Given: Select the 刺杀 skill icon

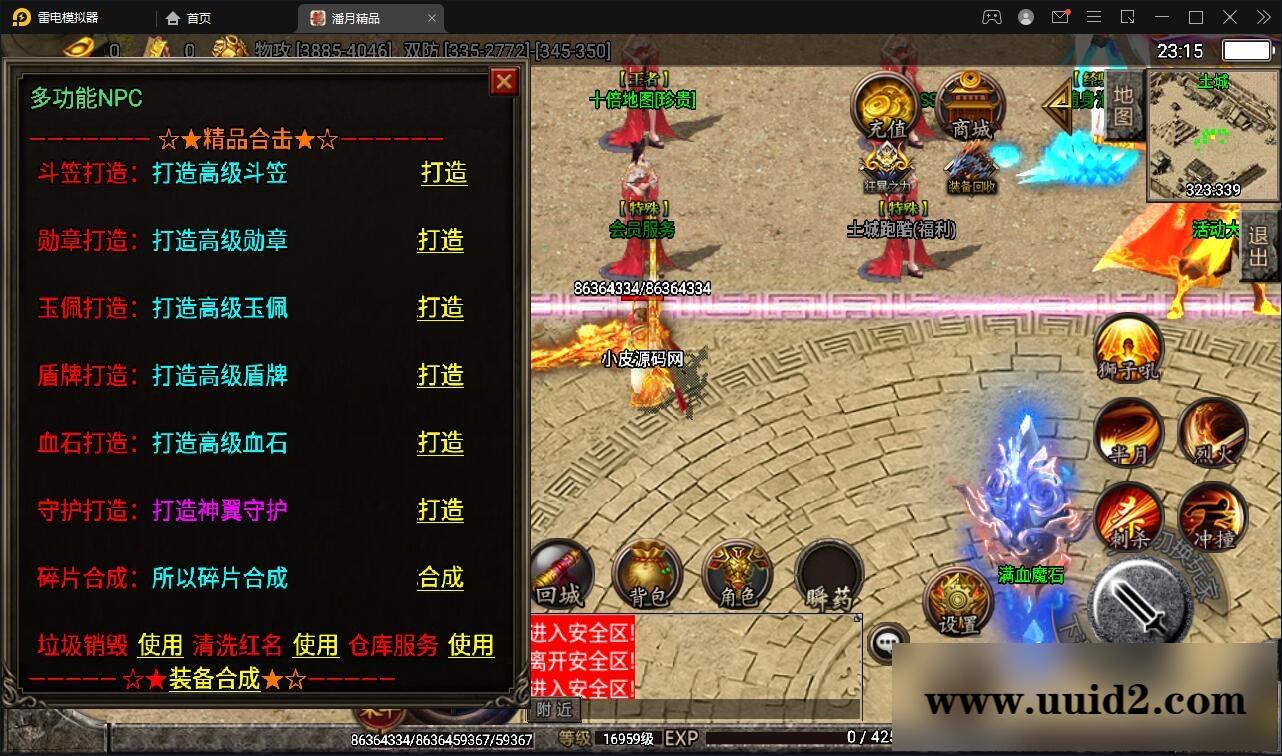Looking at the screenshot, I should coord(1128,515).
